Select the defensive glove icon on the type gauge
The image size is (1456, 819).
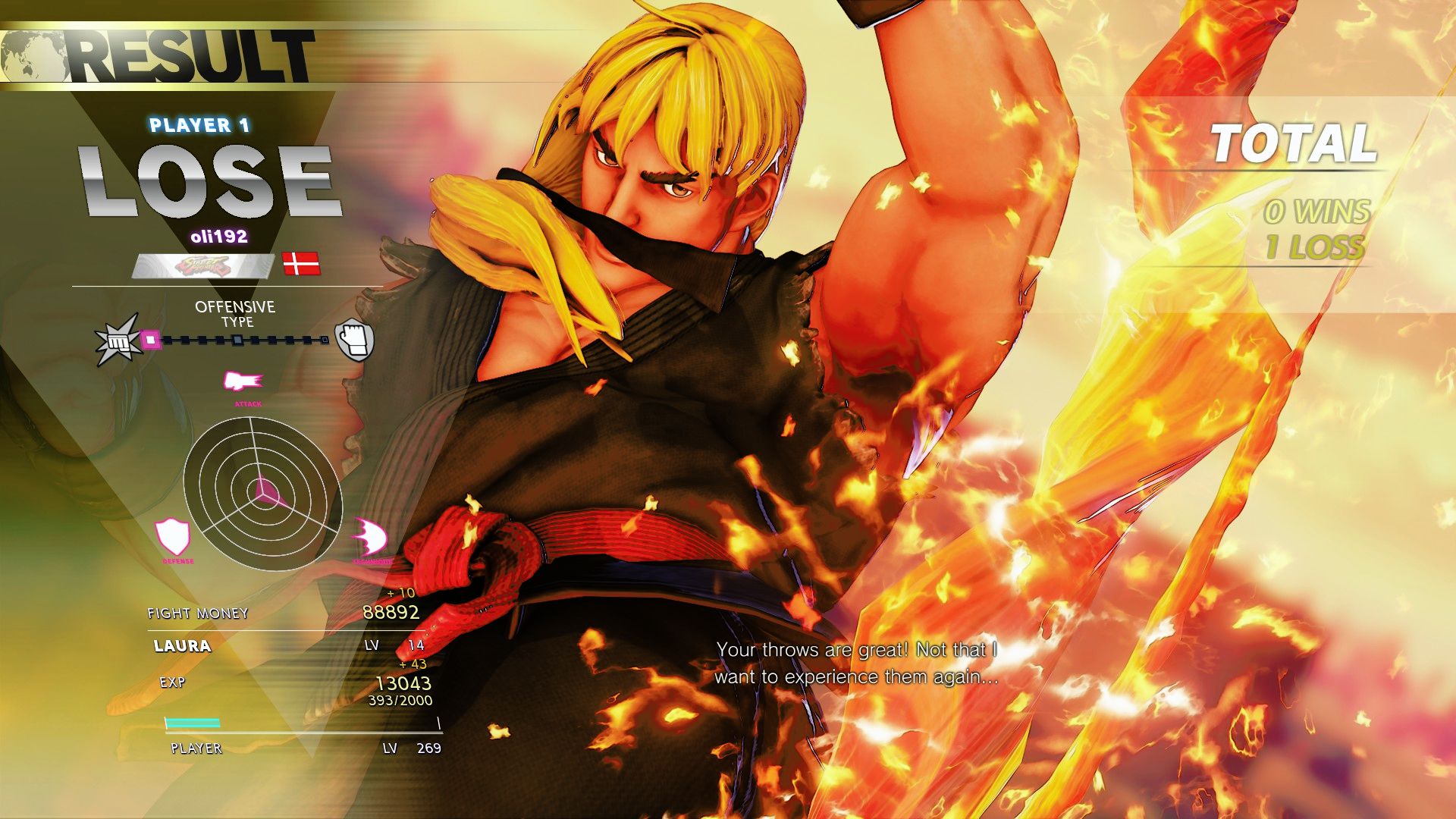[353, 341]
